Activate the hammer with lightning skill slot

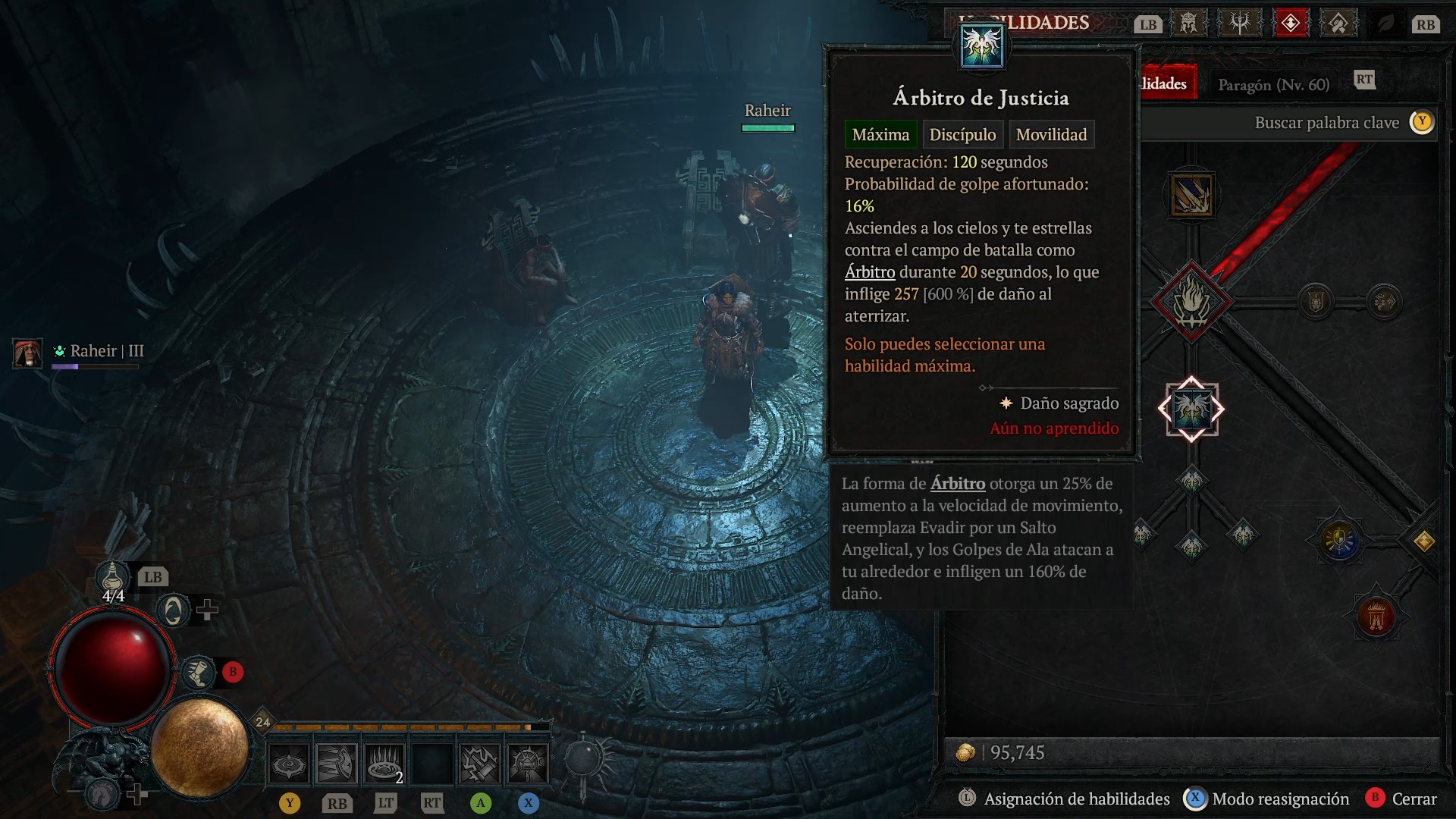tap(480, 763)
